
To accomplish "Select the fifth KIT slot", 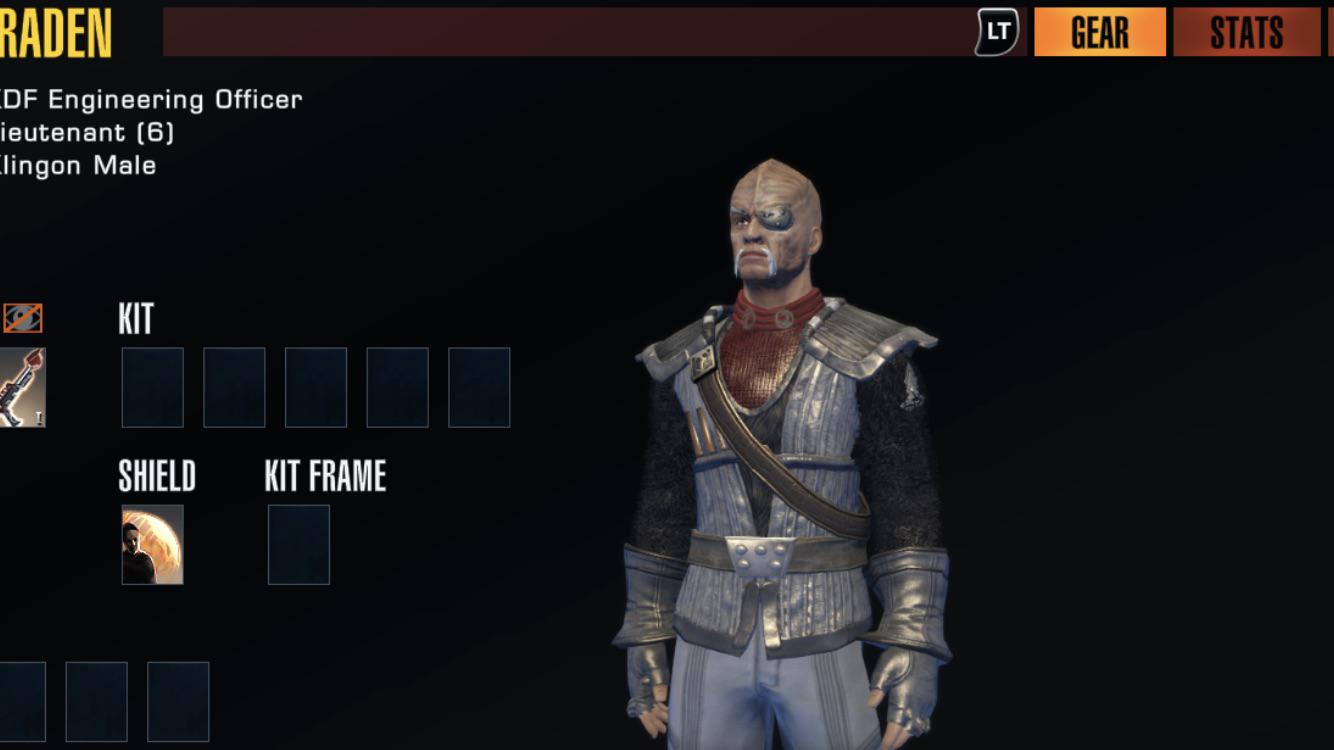I will 479,387.
